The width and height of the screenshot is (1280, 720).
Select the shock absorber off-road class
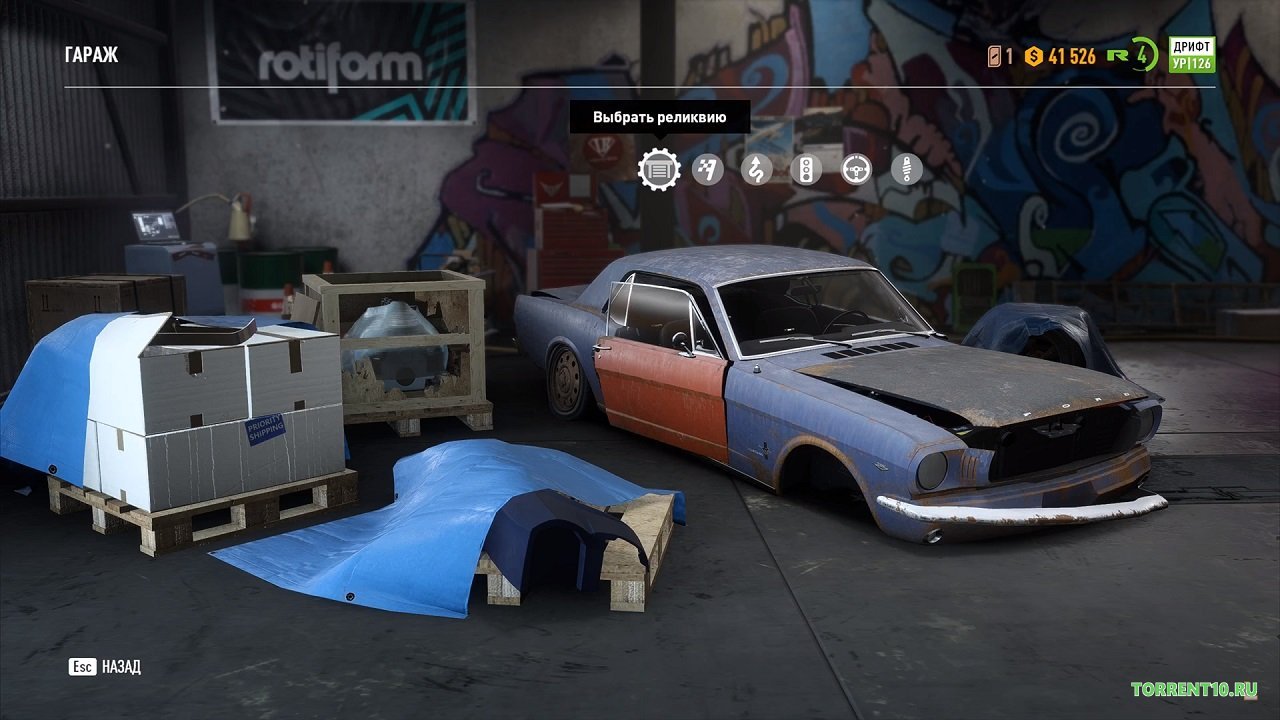[x=906, y=170]
